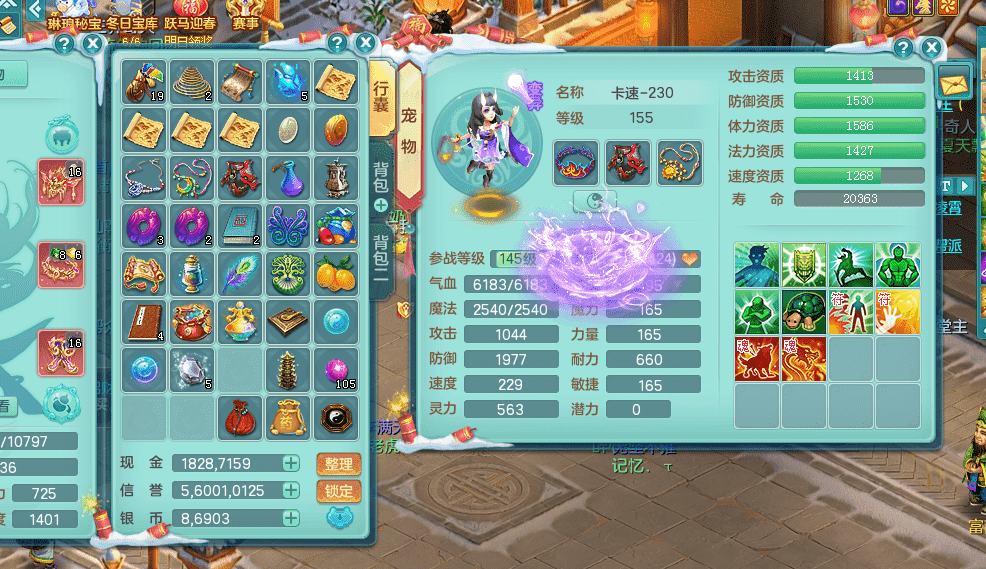
Task: Add more 银币 with the plus button
Action: pyautogui.click(x=290, y=518)
